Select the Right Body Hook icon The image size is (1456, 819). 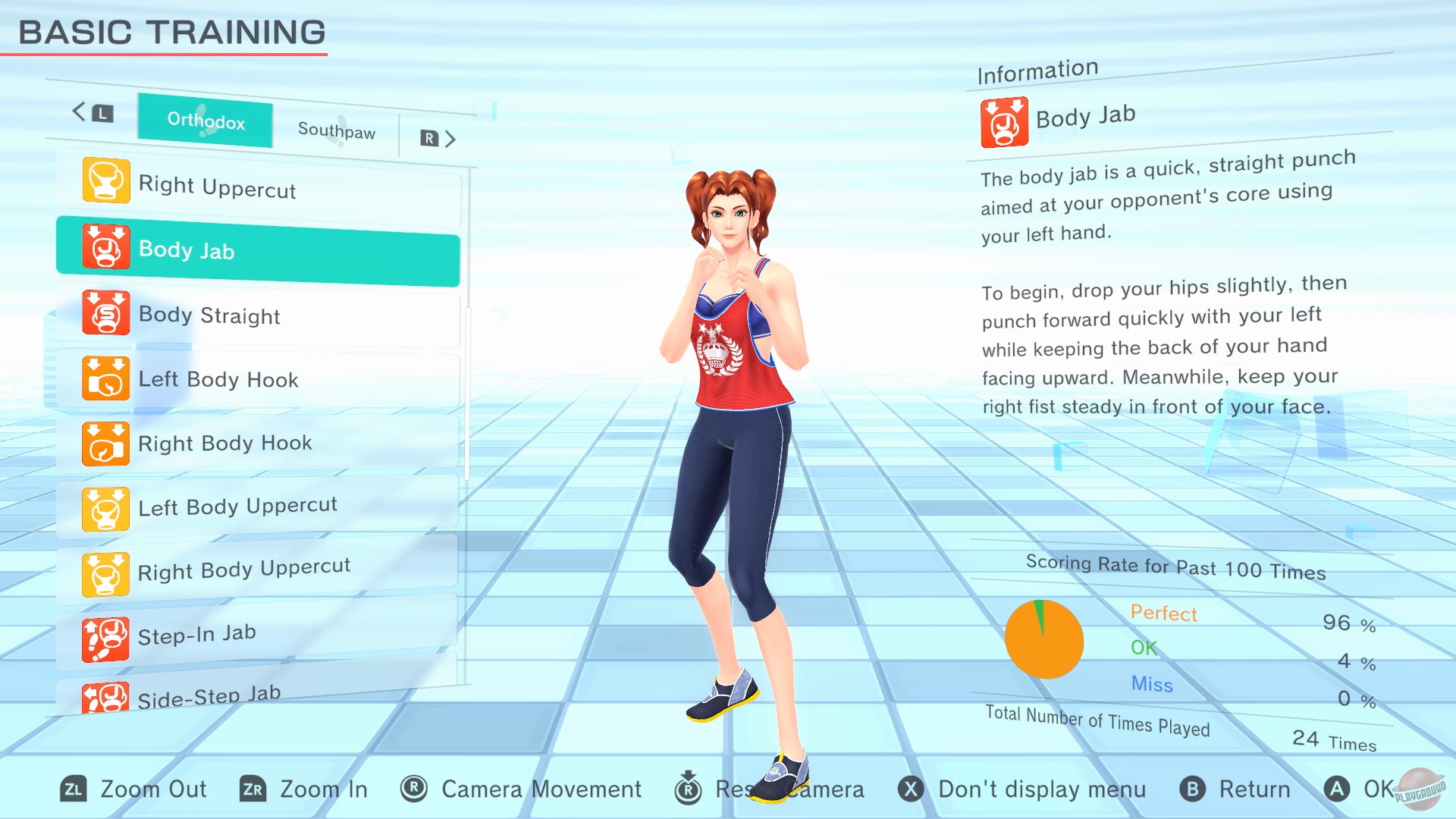click(x=104, y=444)
